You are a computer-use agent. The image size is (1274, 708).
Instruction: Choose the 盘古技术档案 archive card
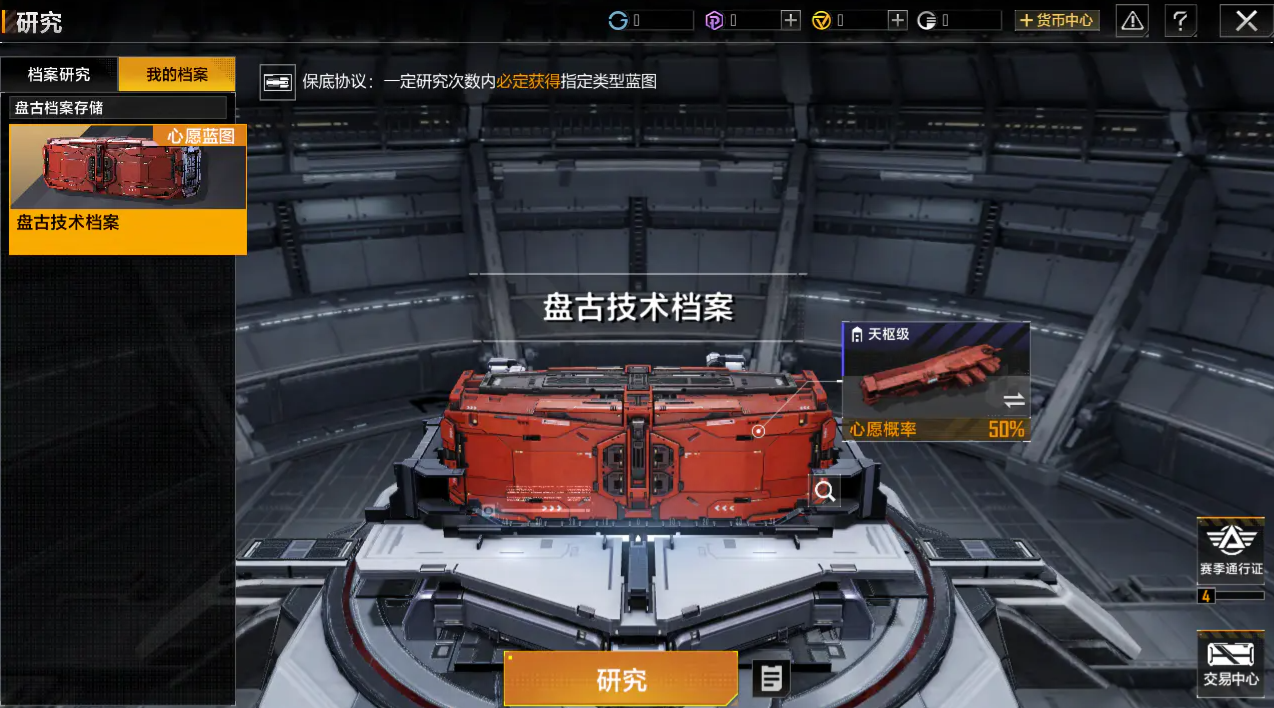point(128,189)
